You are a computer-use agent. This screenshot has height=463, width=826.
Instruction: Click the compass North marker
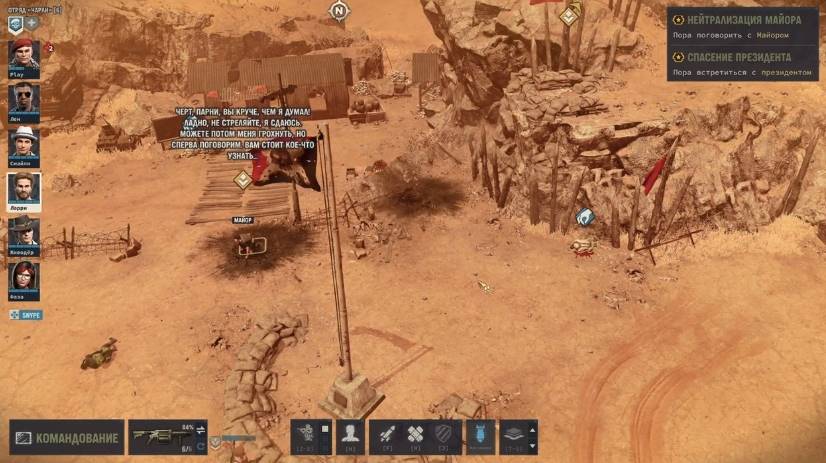click(338, 10)
